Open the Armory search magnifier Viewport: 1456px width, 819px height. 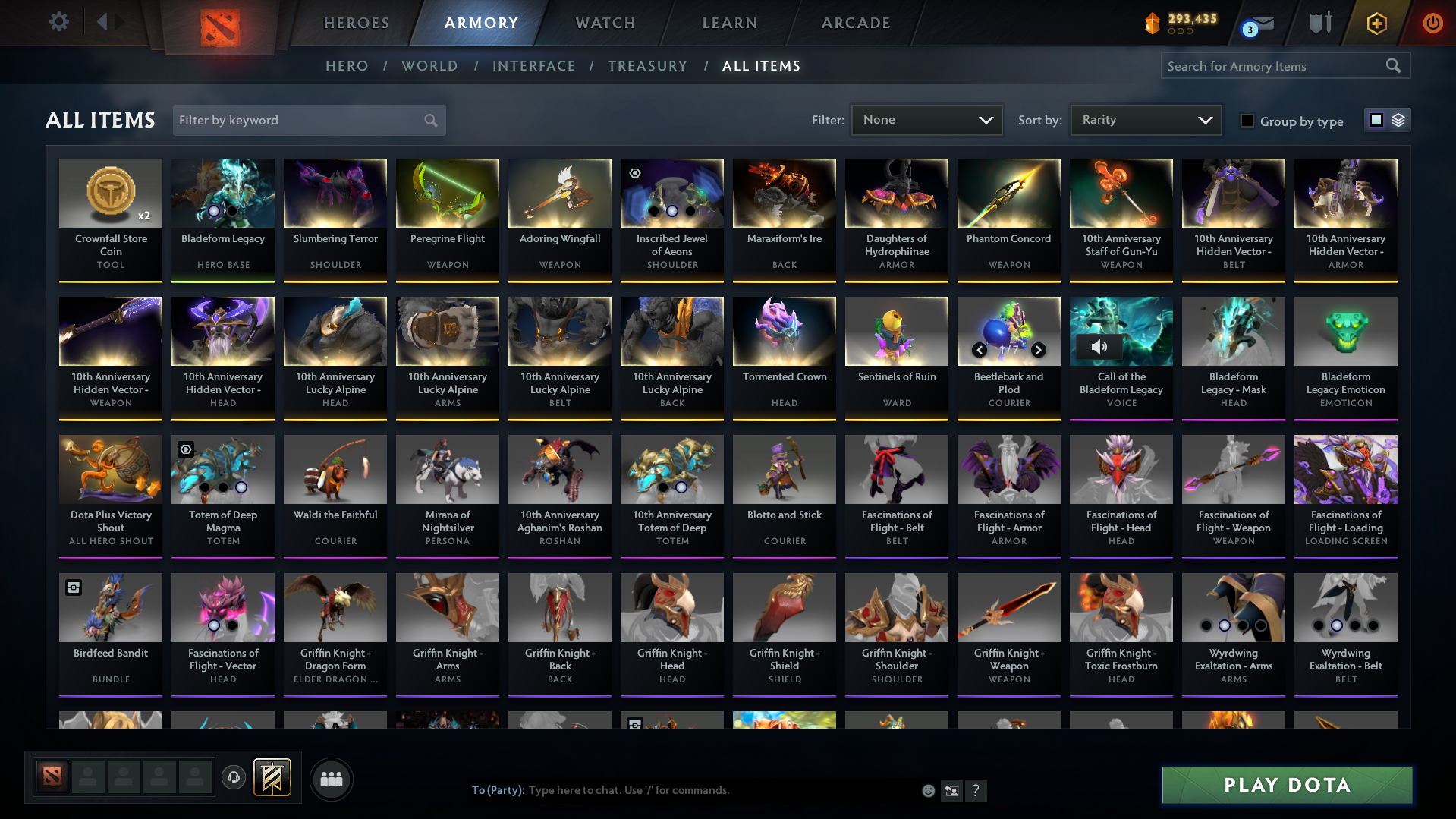coord(1393,66)
